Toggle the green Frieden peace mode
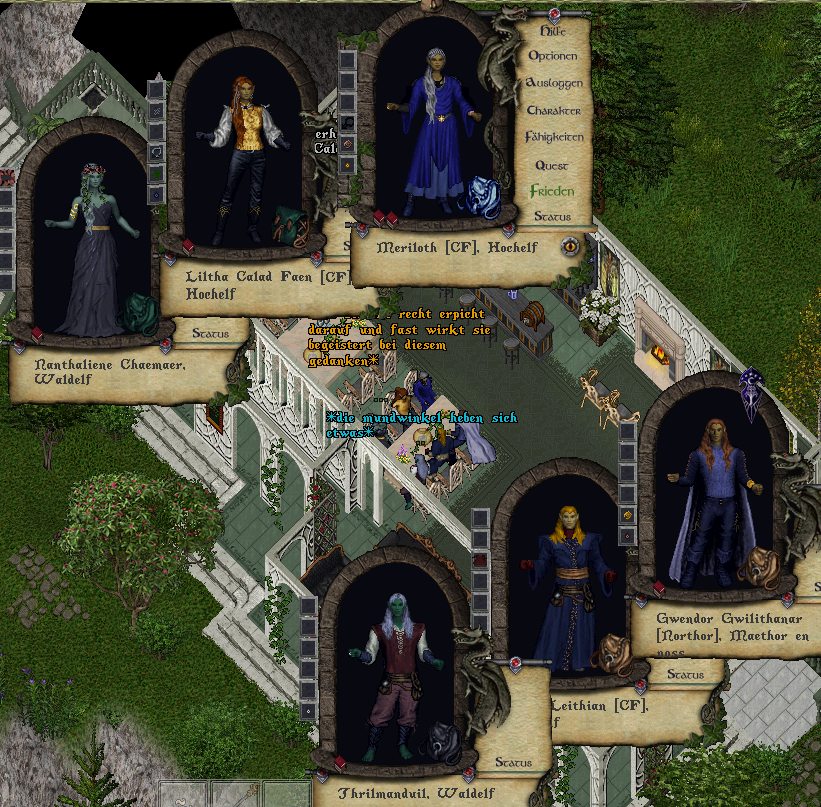Viewport: 821px width, 807px height. [x=552, y=191]
